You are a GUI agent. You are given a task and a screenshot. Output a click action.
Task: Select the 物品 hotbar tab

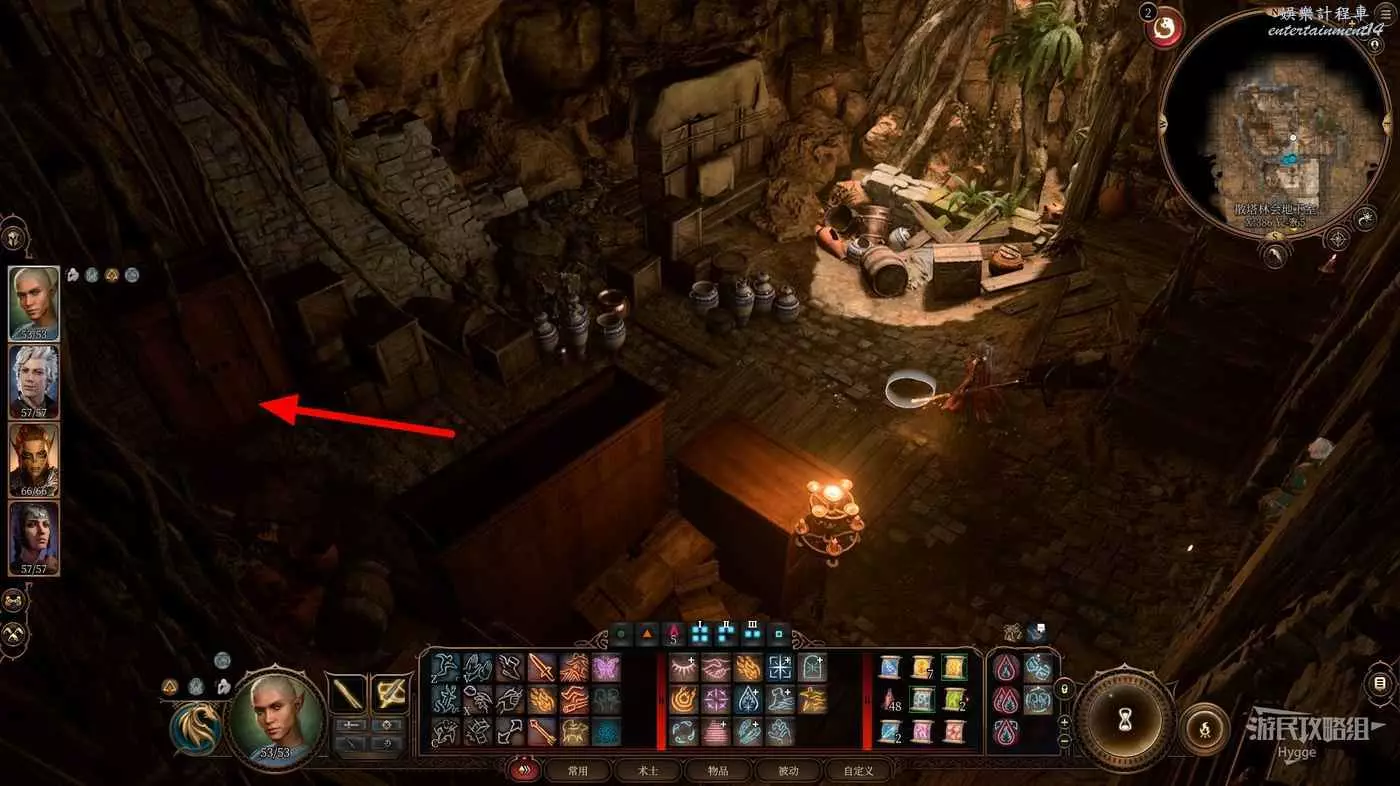(718, 771)
